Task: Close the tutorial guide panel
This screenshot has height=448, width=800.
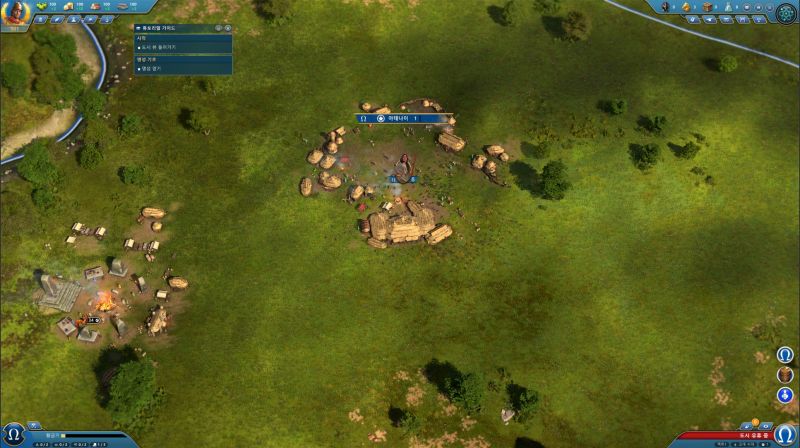Action: point(228,28)
